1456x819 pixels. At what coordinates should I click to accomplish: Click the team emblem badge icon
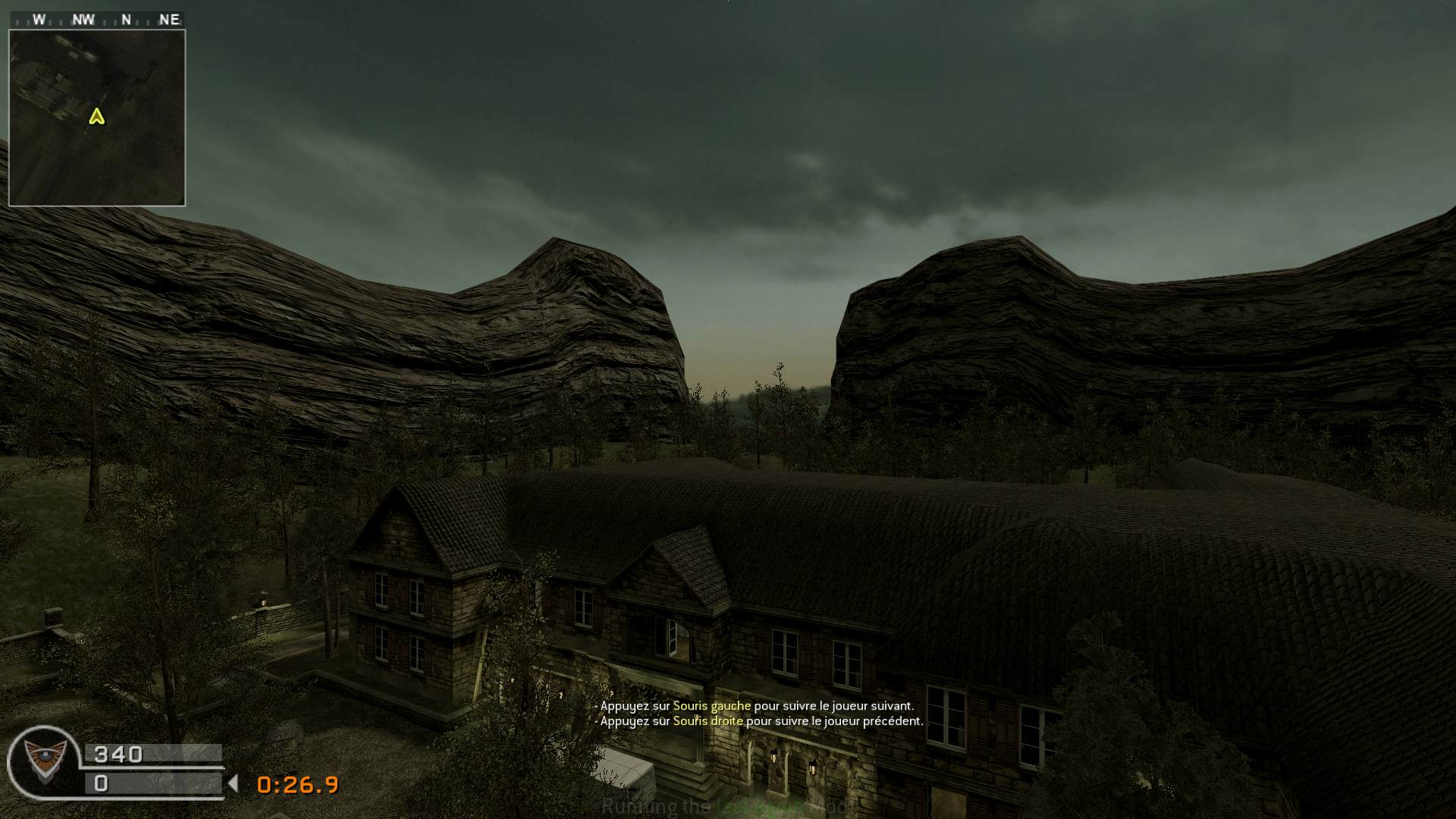[42, 761]
